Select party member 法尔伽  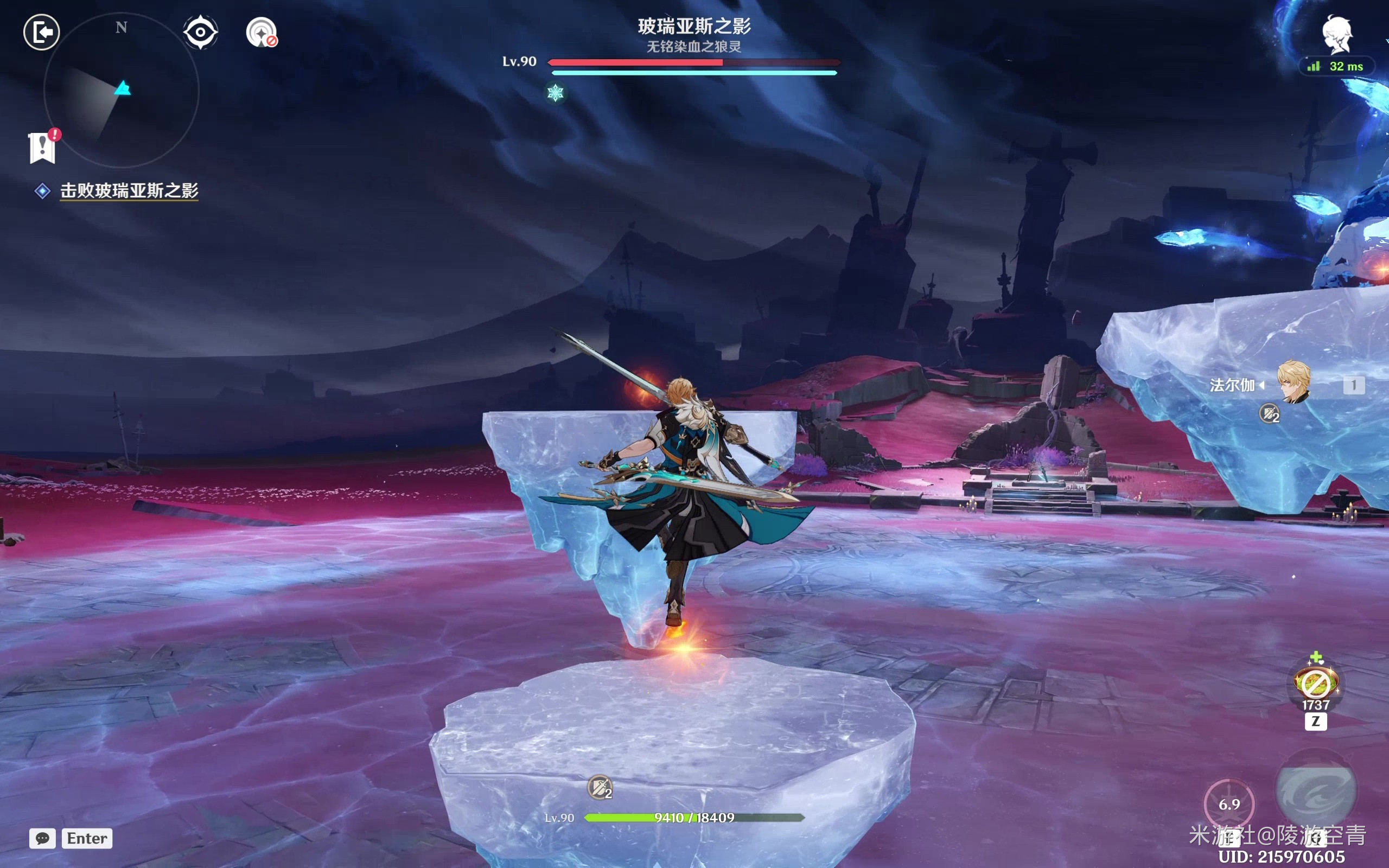pos(1294,384)
